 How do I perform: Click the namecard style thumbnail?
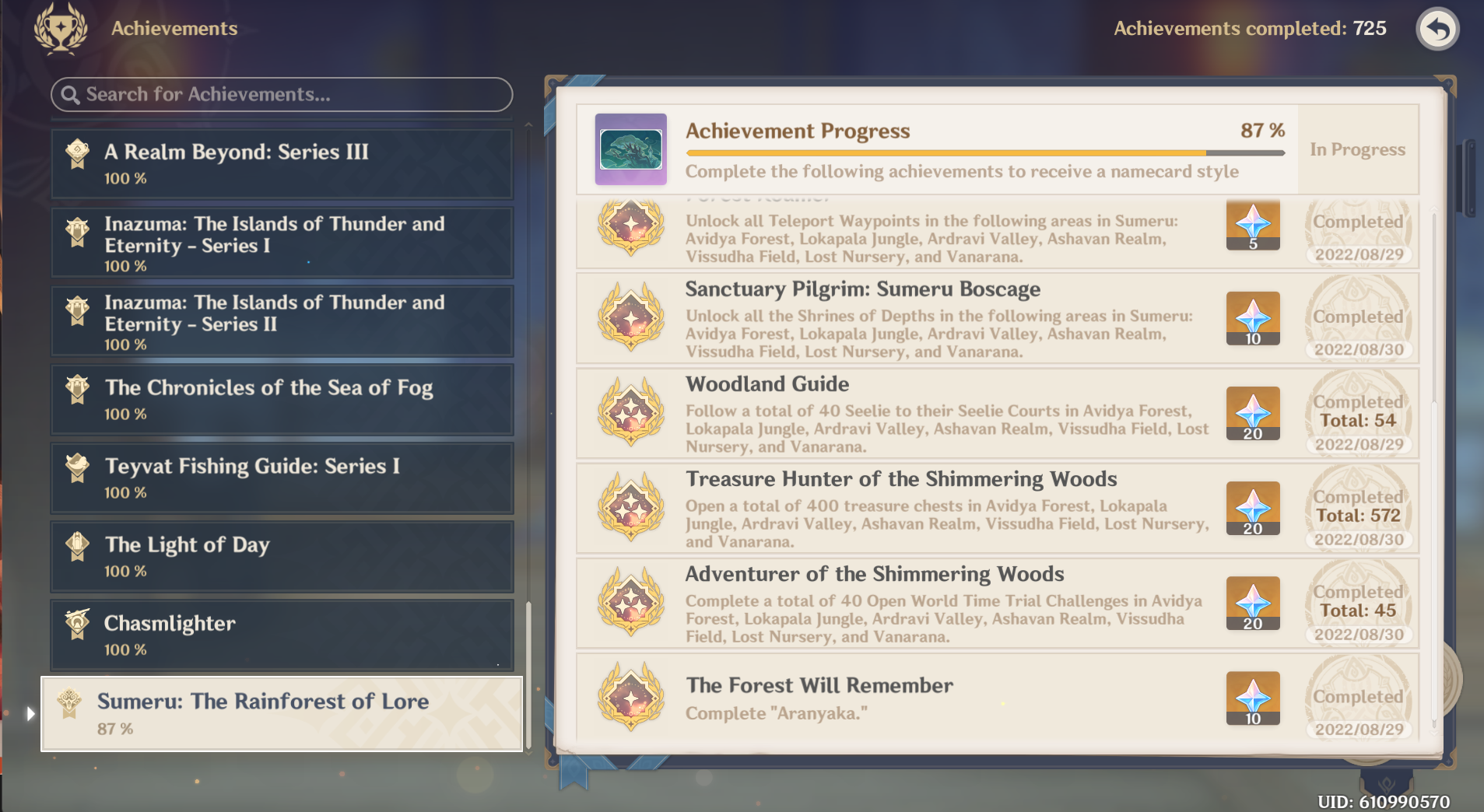click(631, 149)
